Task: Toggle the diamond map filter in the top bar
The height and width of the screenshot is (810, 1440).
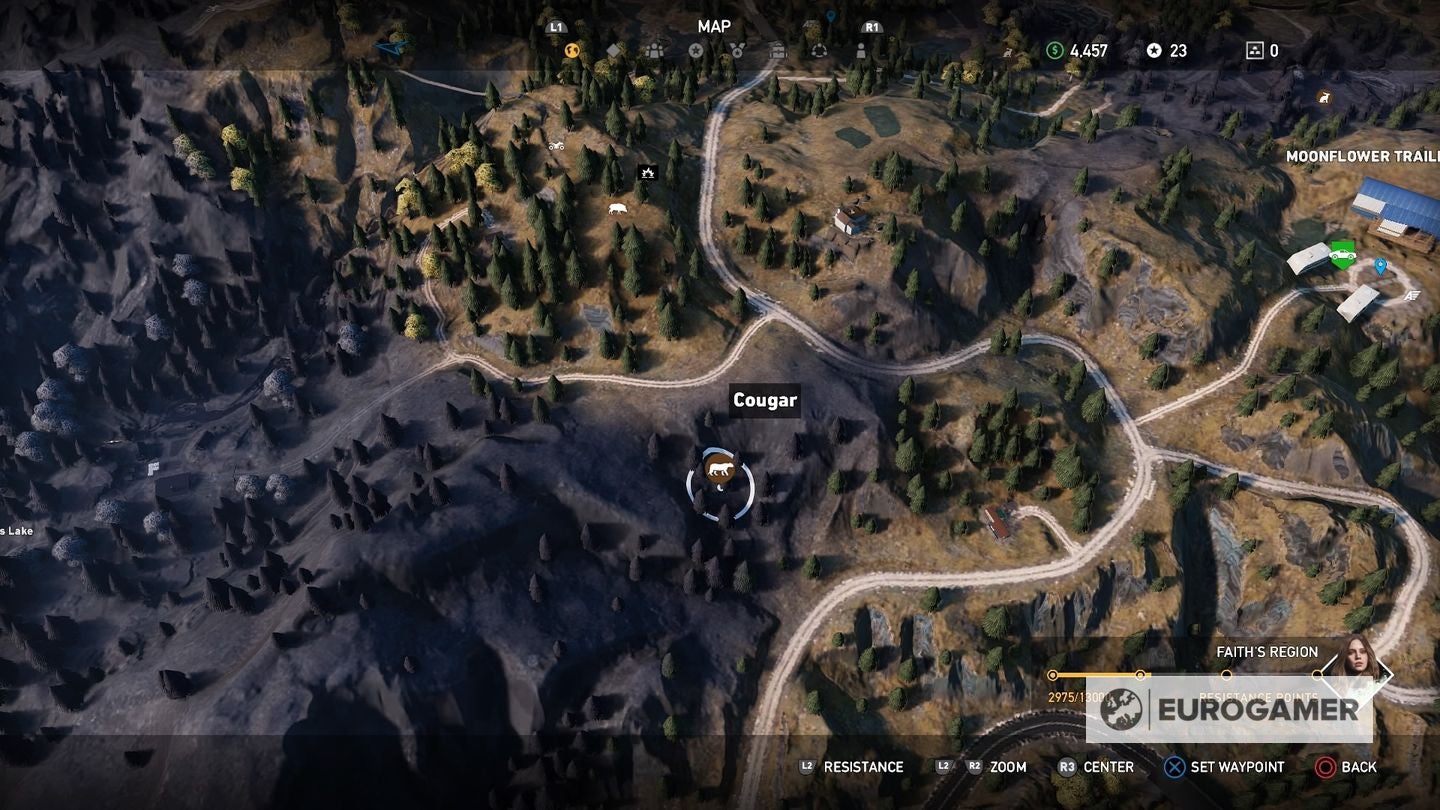Action: (613, 49)
